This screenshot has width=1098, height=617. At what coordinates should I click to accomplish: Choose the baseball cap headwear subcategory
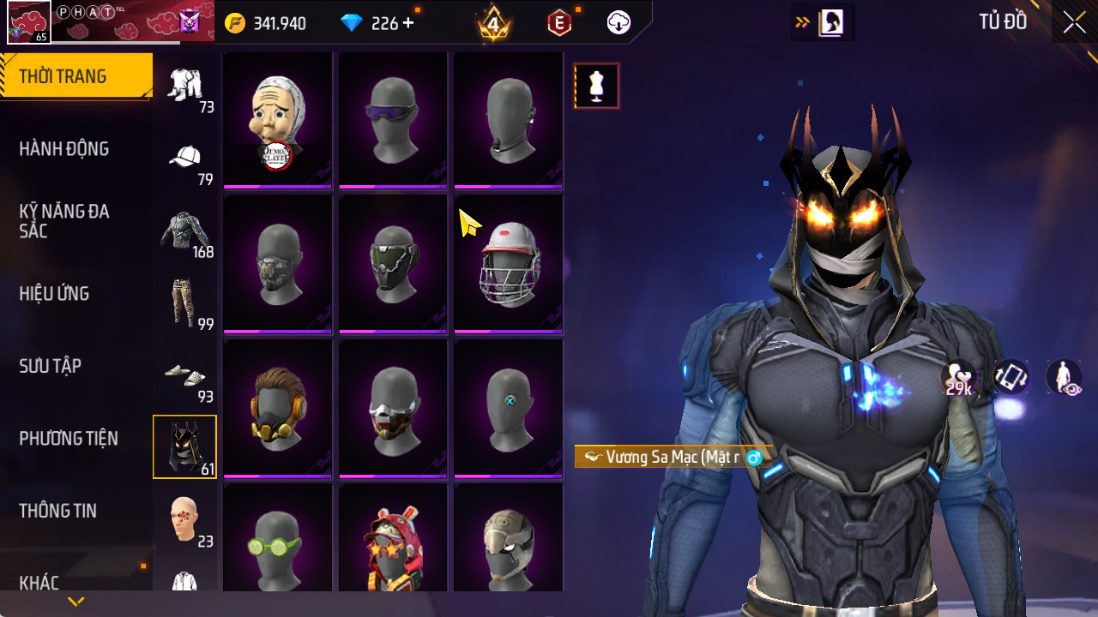pyautogui.click(x=185, y=159)
